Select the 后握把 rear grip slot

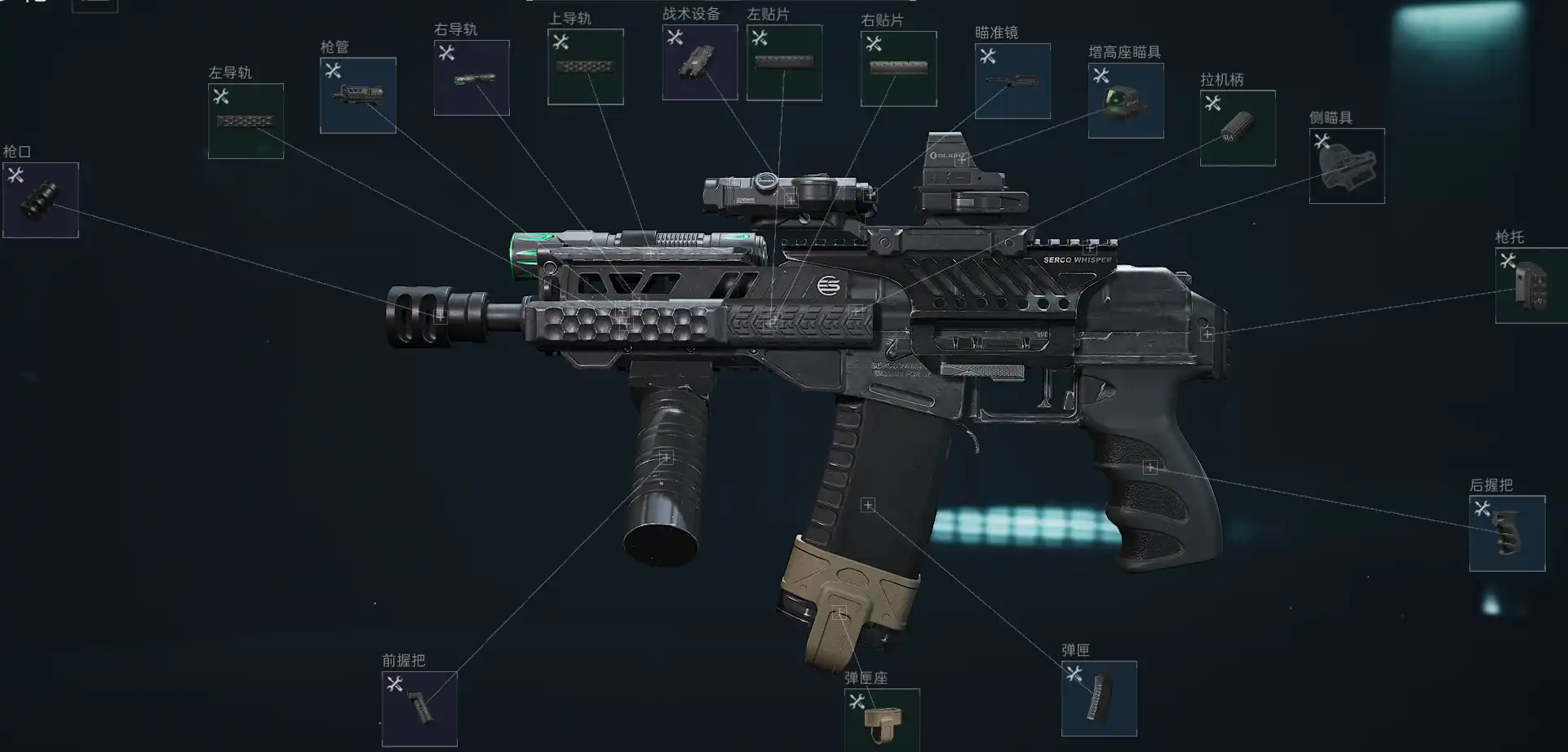point(1507,533)
